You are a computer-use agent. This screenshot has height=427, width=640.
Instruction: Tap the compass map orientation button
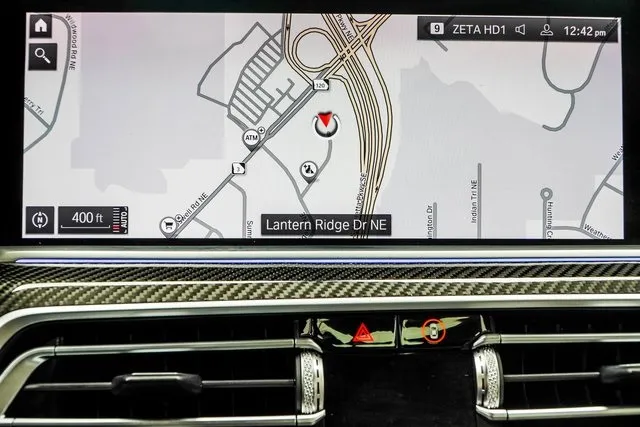click(41, 218)
